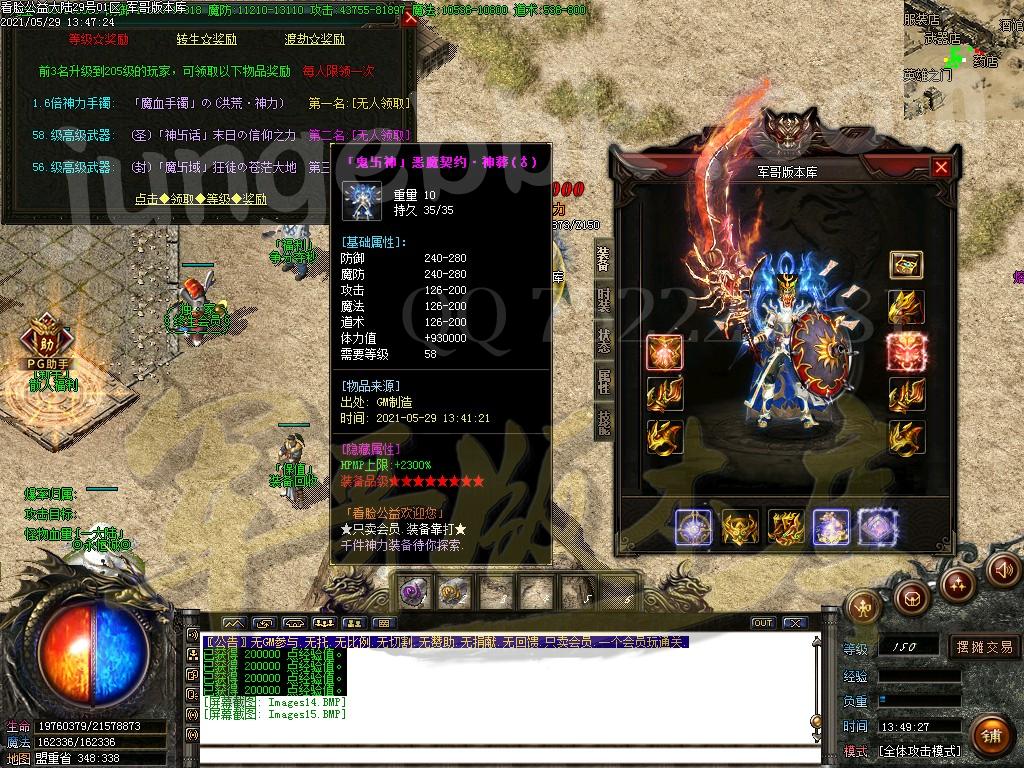Screen dimensions: 1024x768
Task: Switch to the 状态 status tab
Action: point(603,340)
